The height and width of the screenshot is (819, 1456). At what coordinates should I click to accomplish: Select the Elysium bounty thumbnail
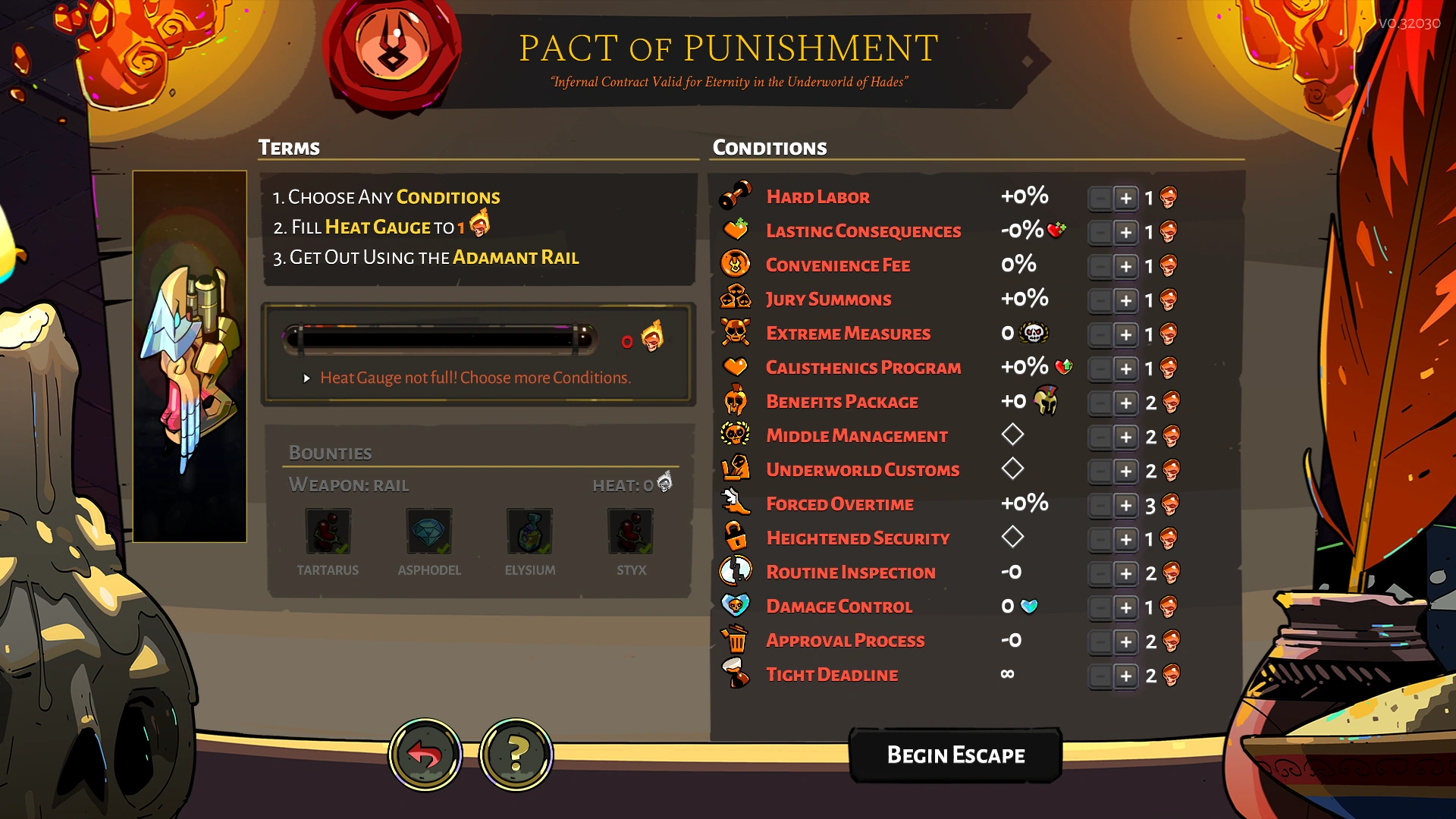529,532
